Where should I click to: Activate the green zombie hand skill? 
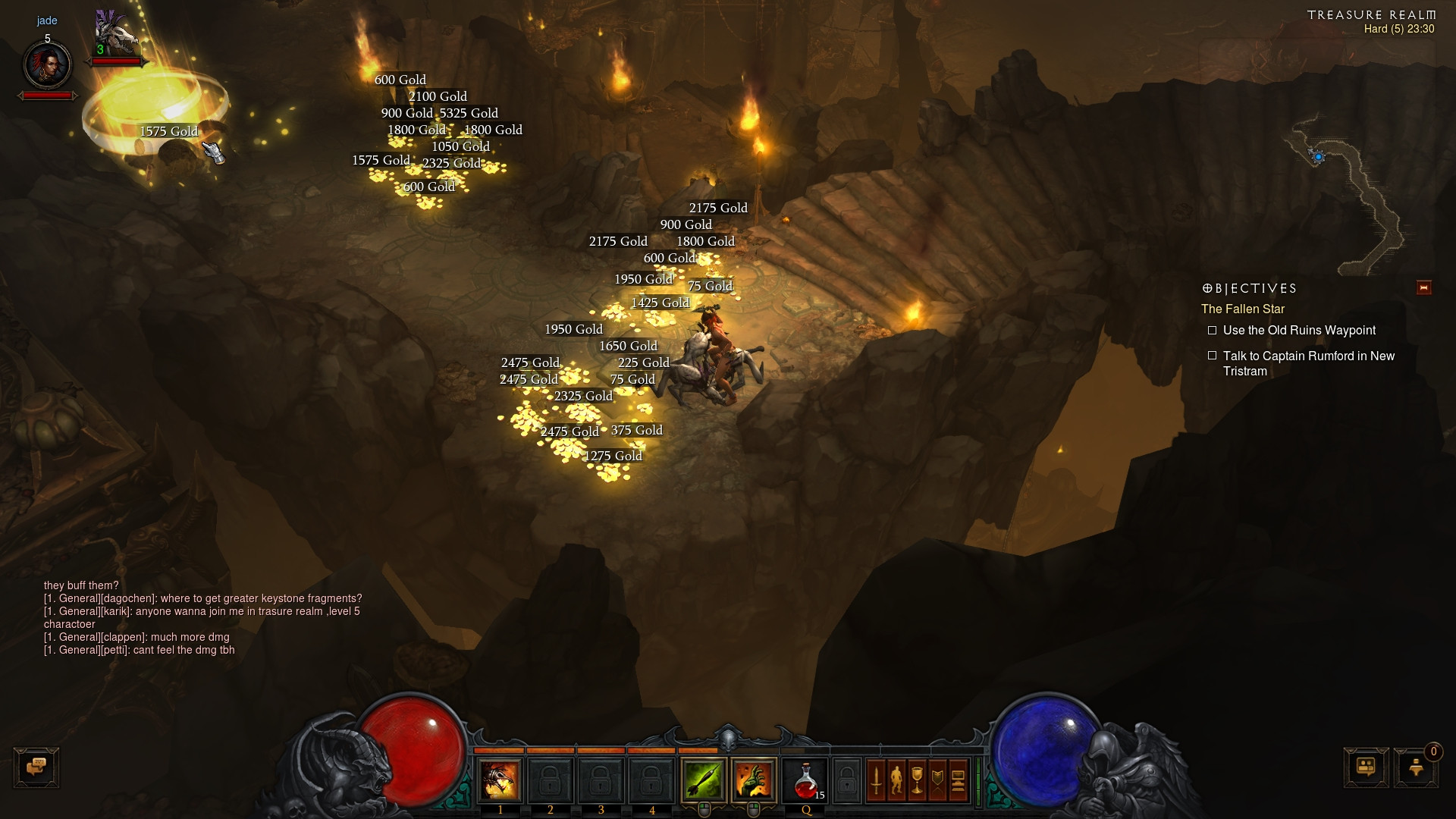coord(753,780)
